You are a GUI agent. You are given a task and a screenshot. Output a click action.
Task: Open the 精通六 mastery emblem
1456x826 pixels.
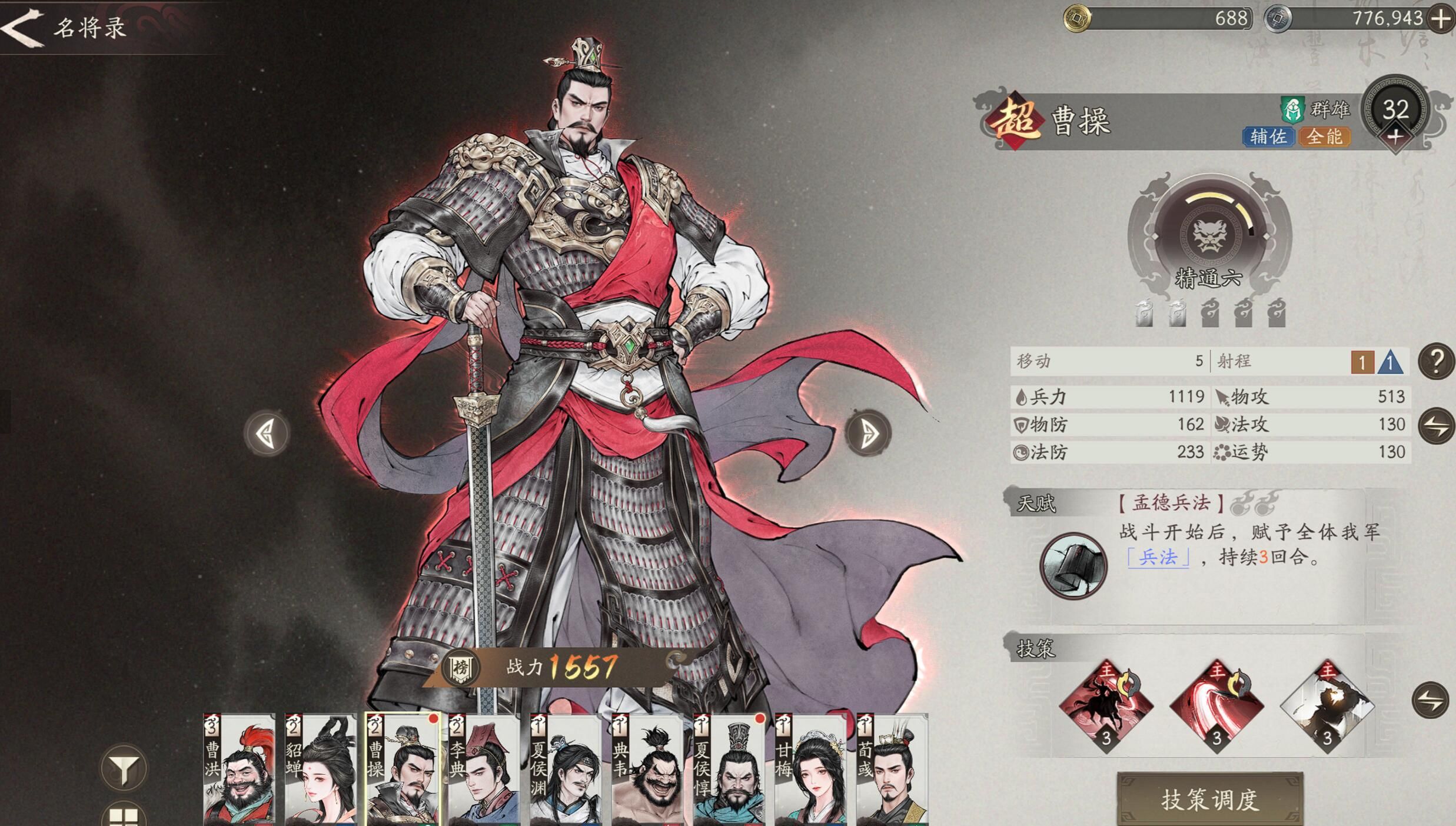pyautogui.click(x=1210, y=235)
